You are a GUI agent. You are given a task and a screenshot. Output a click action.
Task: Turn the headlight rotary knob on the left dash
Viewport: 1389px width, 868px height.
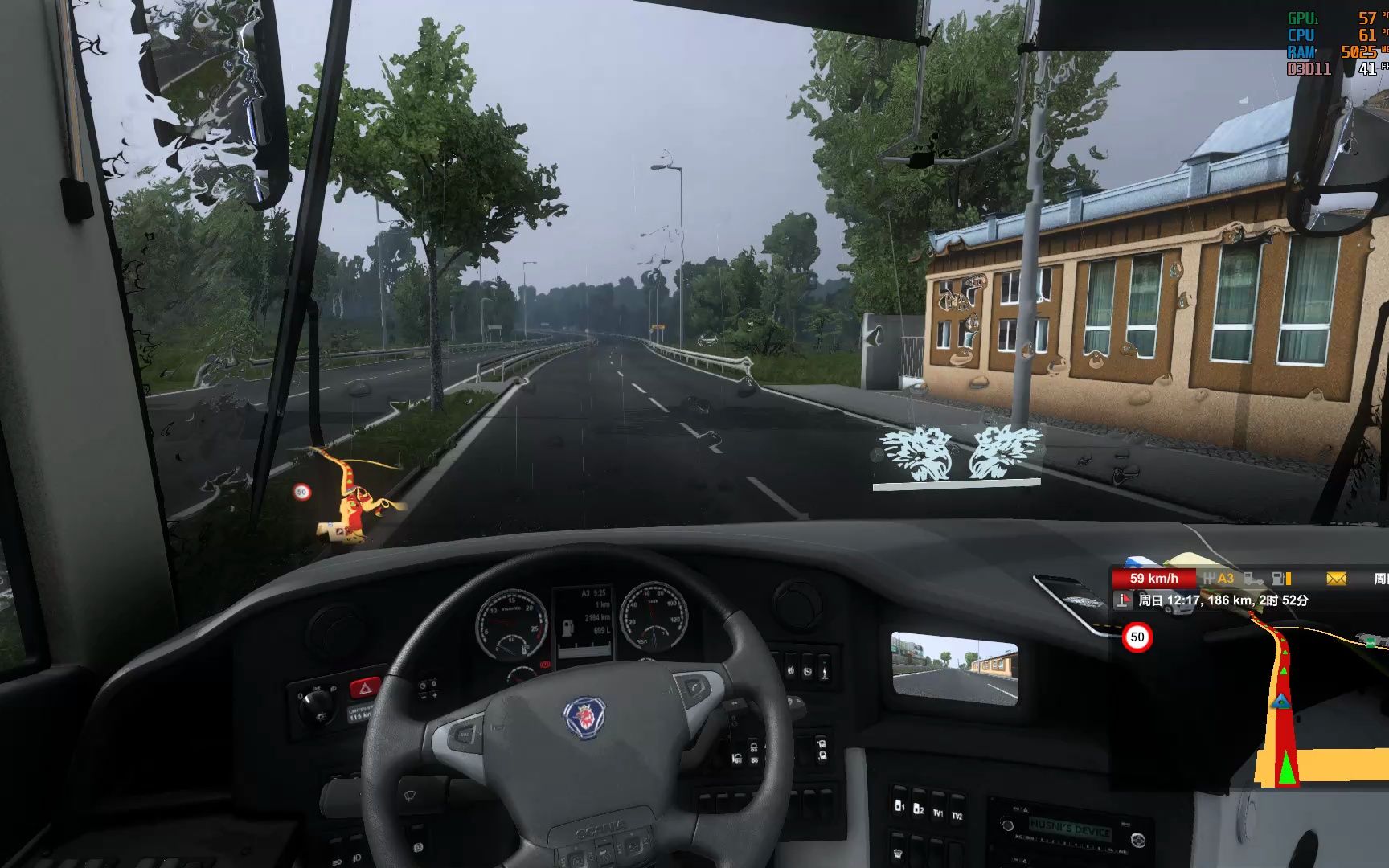click(314, 703)
